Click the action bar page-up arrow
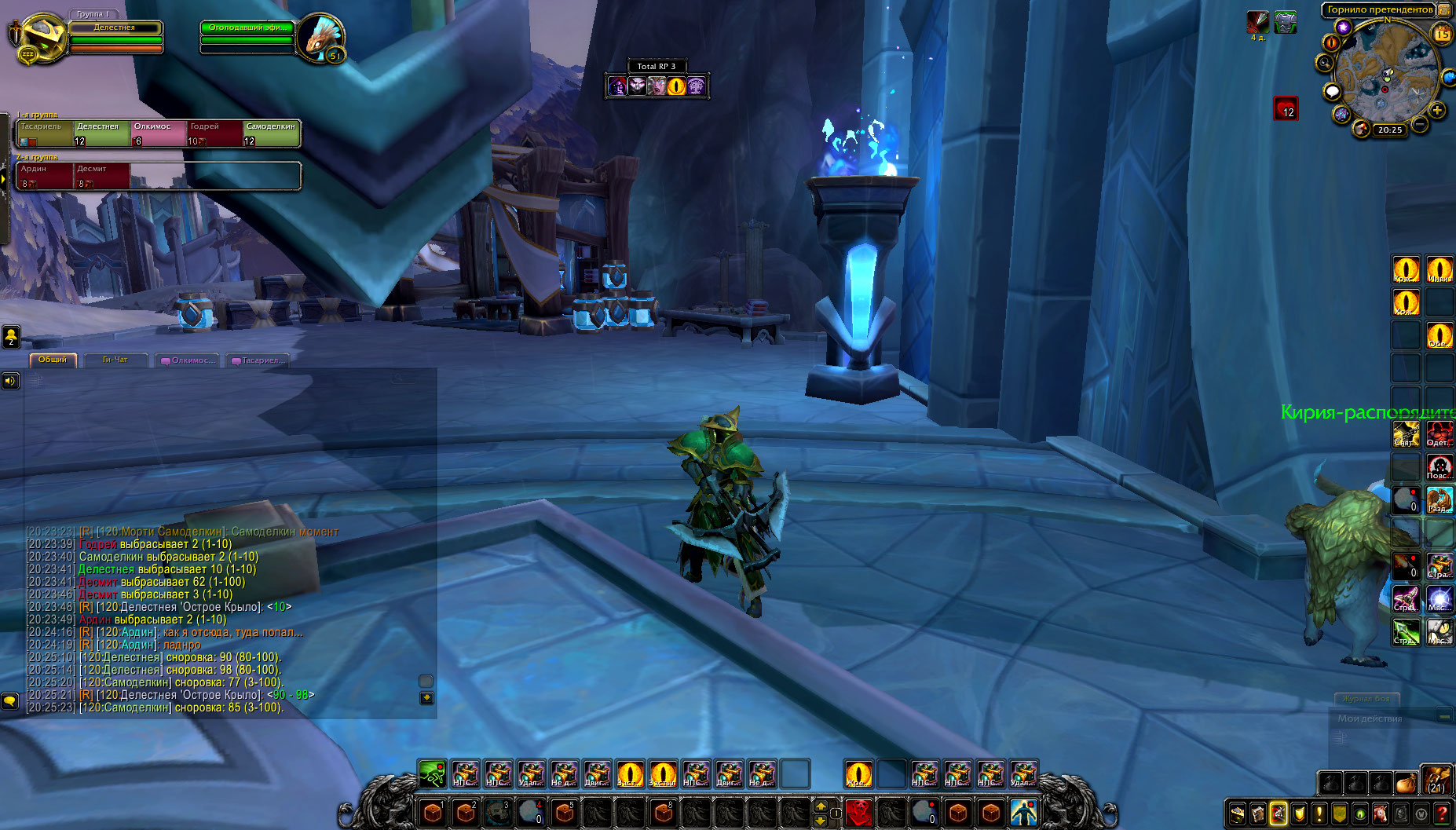The image size is (1456, 830). (821, 806)
